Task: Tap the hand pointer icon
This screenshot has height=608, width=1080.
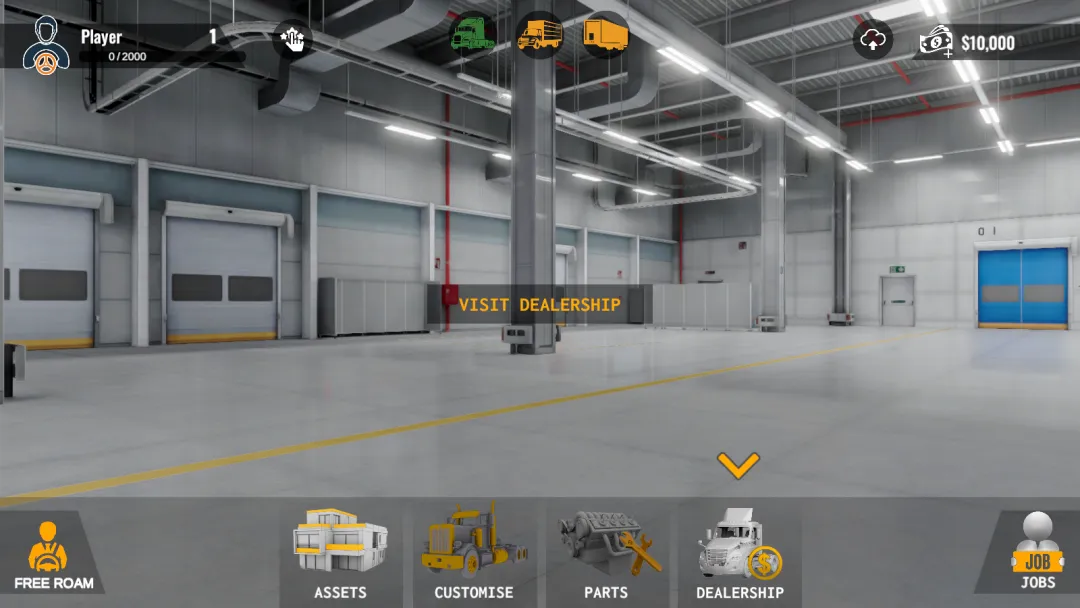Action: (x=292, y=40)
